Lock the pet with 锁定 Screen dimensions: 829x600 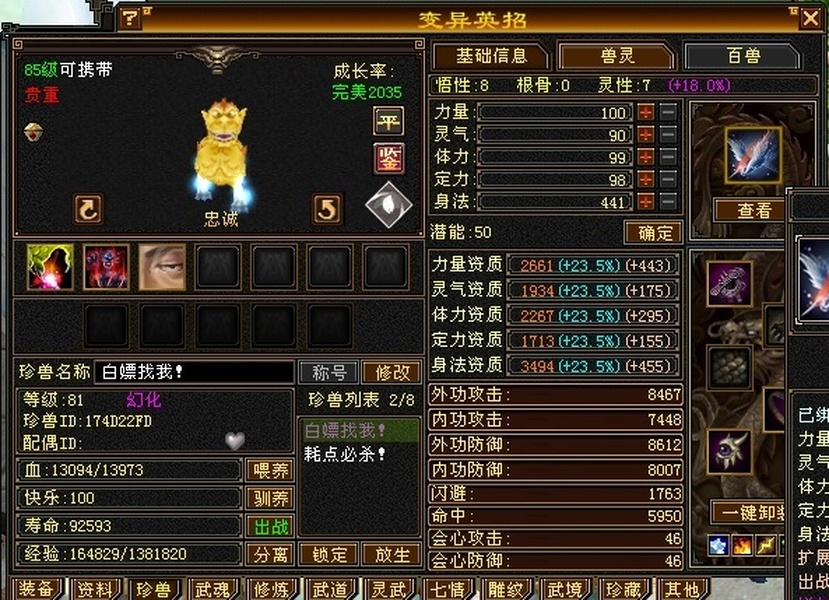(329, 555)
